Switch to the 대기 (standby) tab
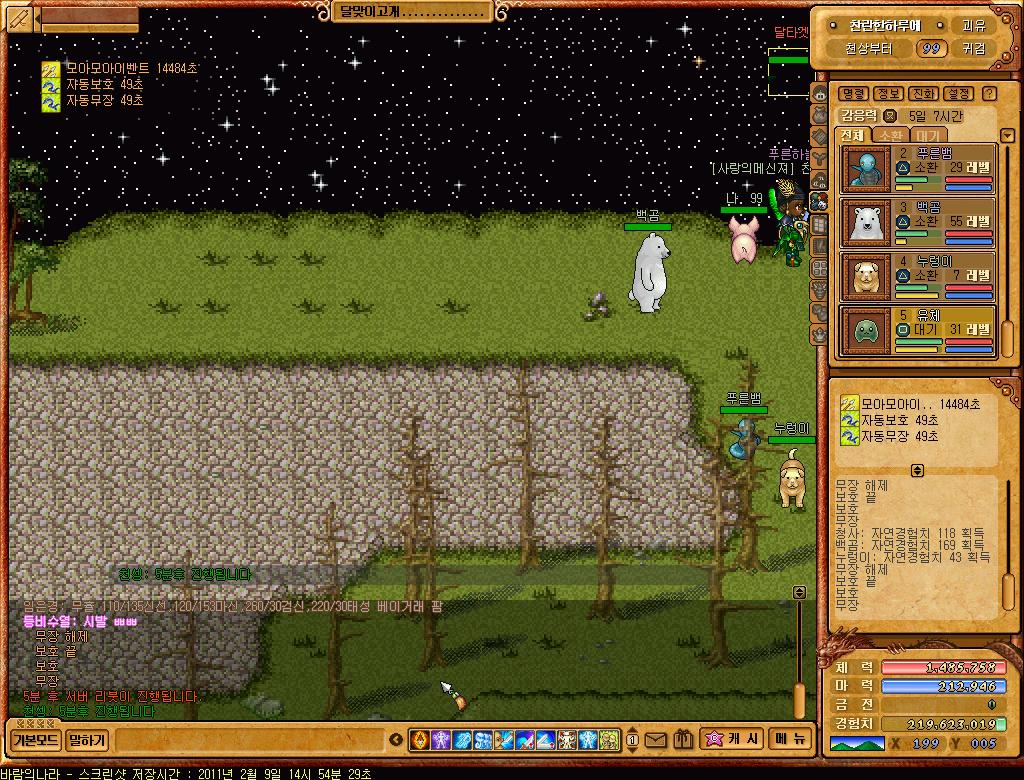This screenshot has width=1024, height=780. (x=927, y=135)
